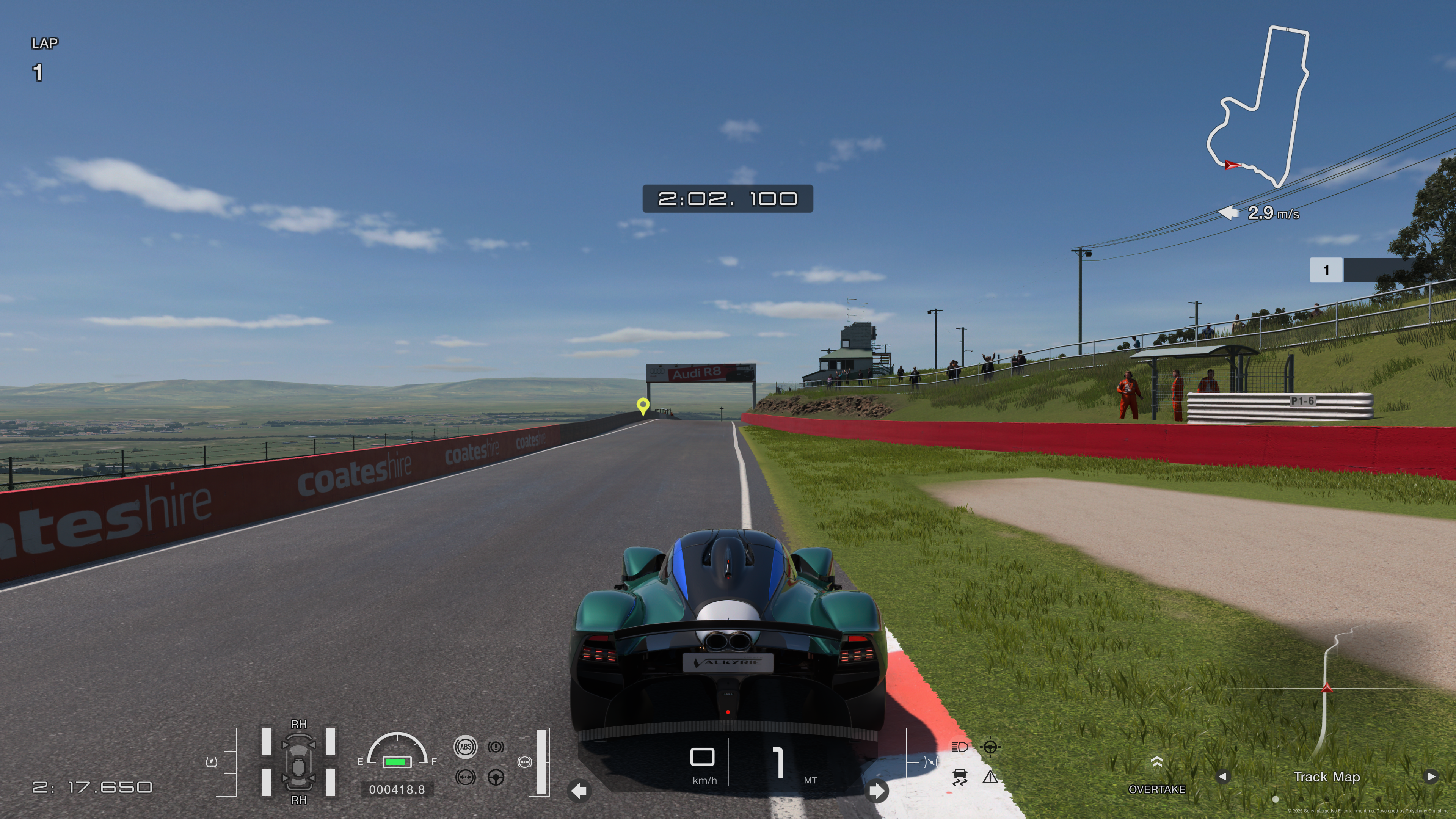Select the steering wheel assist icon
Viewport: 1456px width, 819px height.
tap(496, 778)
